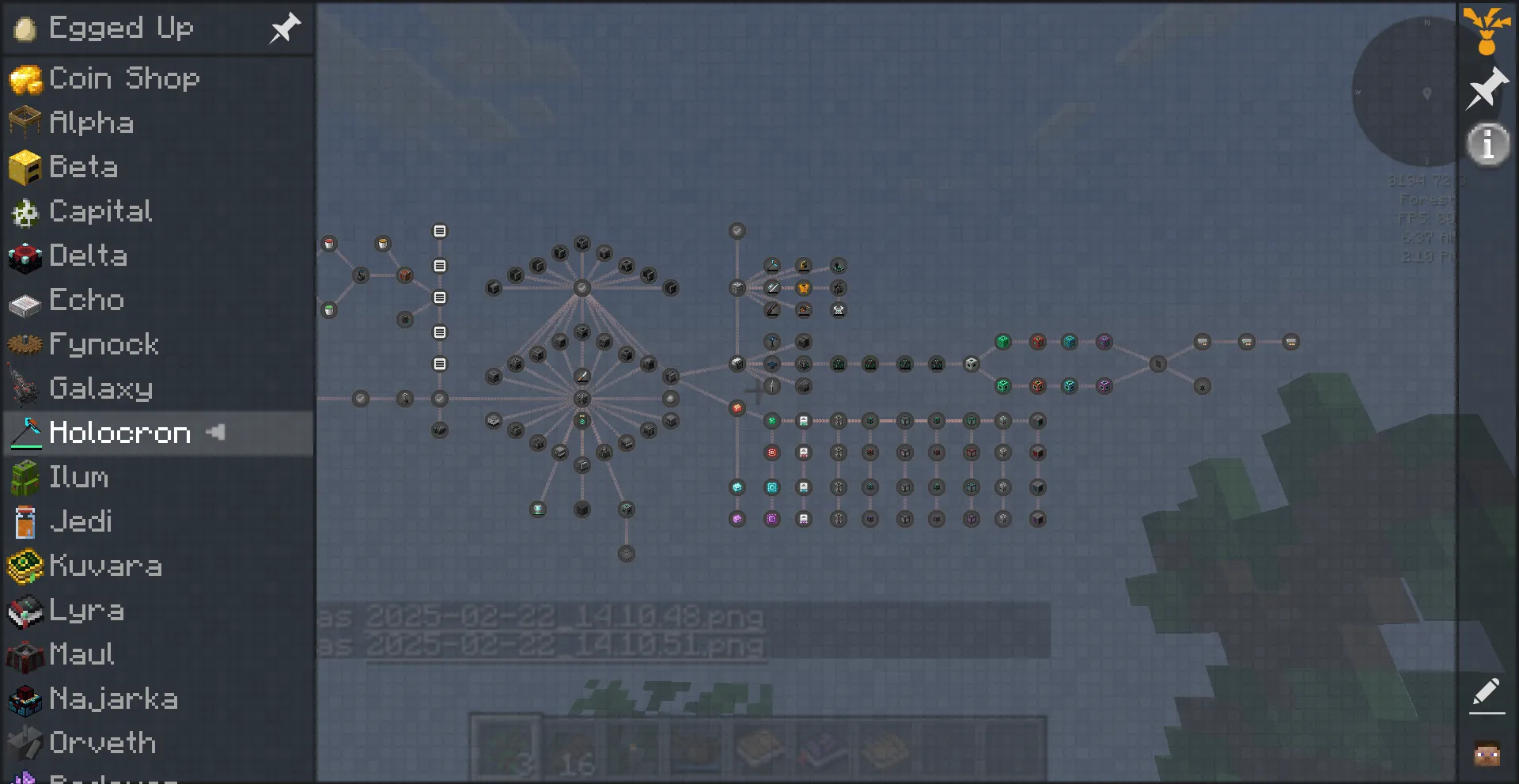Screen dimensions: 1519x784
Task: Open the Kuvara tab
Action: pyautogui.click(x=104, y=566)
